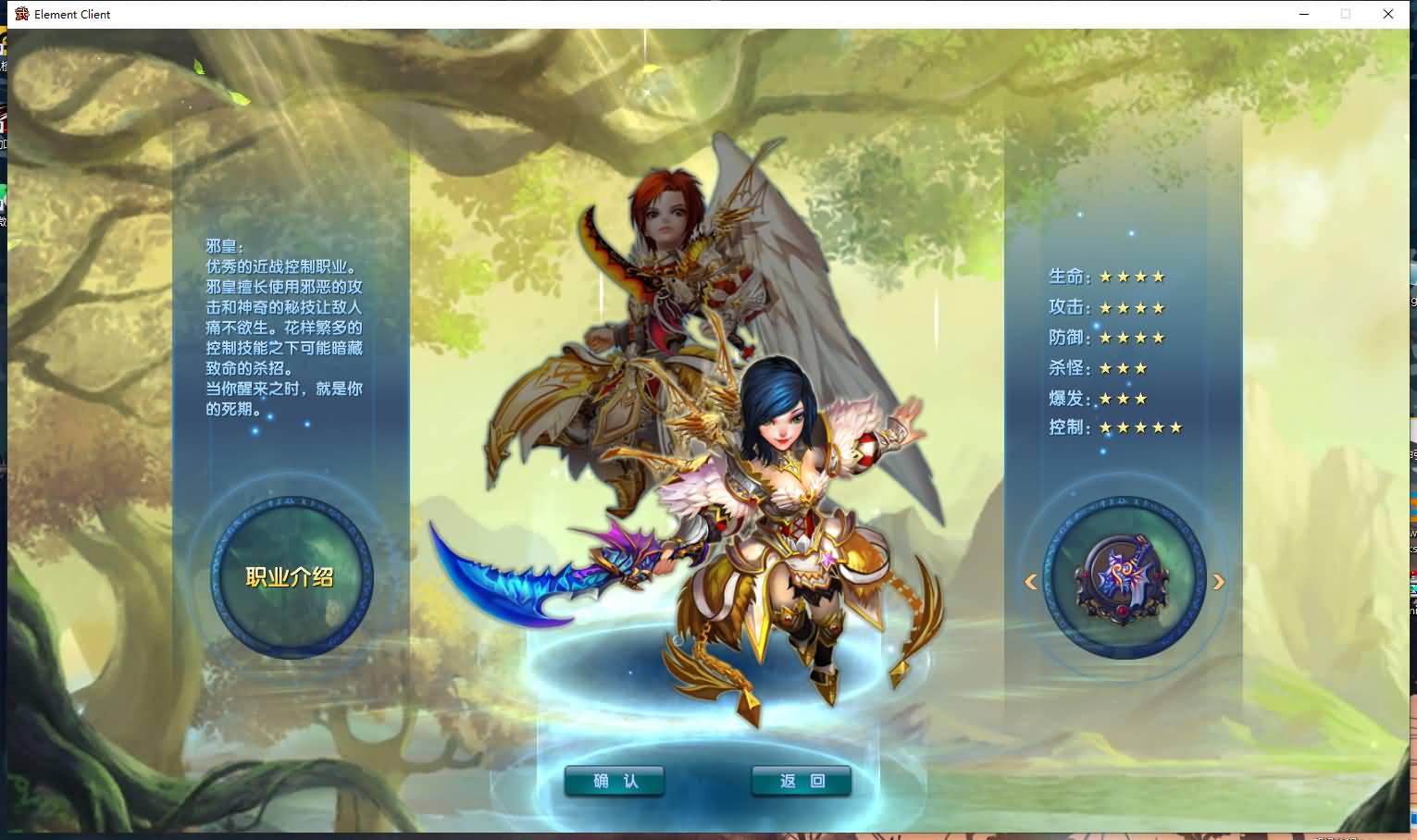Click the right chevron to view next class
Screen dimensions: 1417x840
coord(1219,581)
